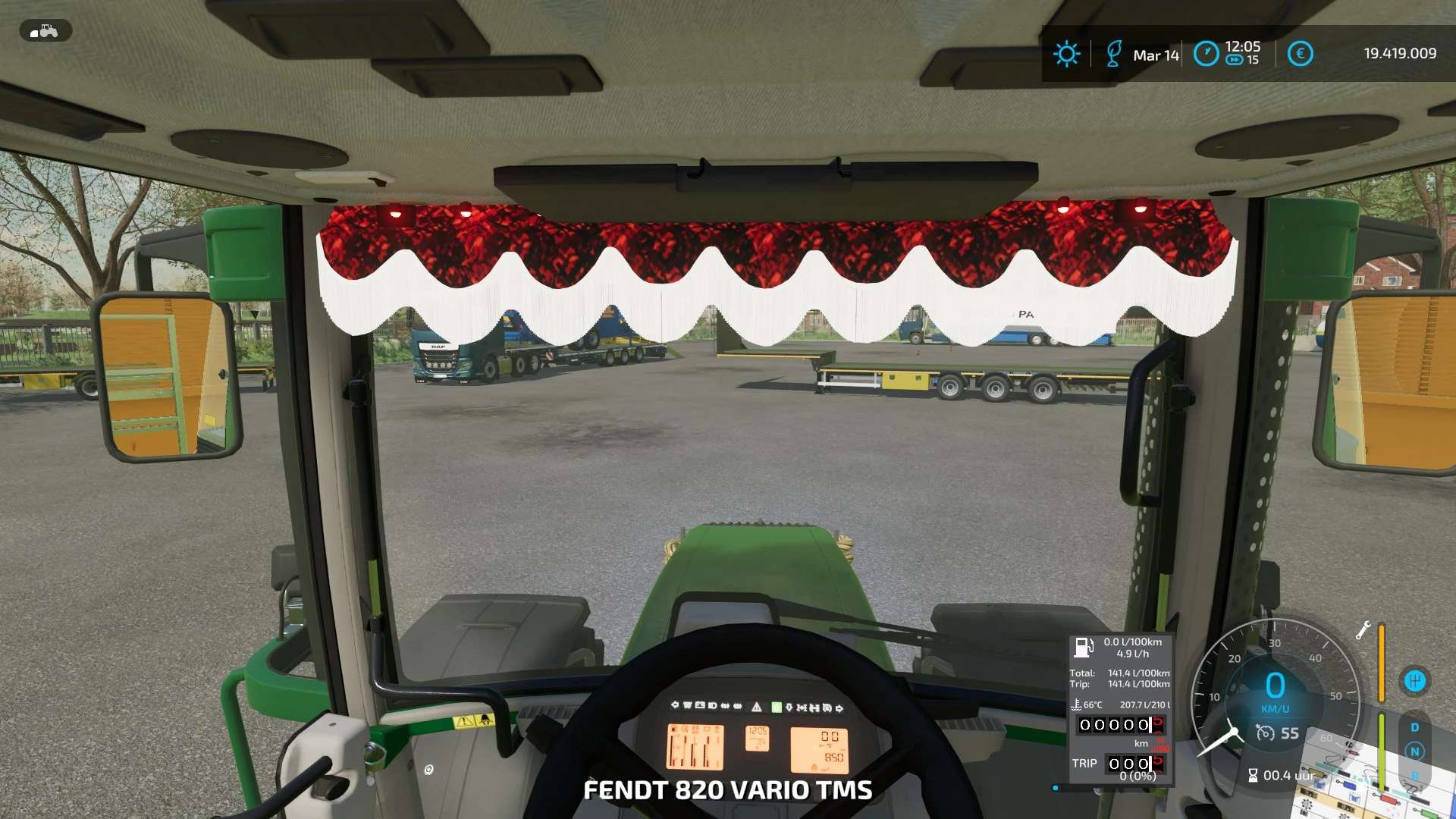Choose the N neutral gear indicator

pyautogui.click(x=1414, y=752)
